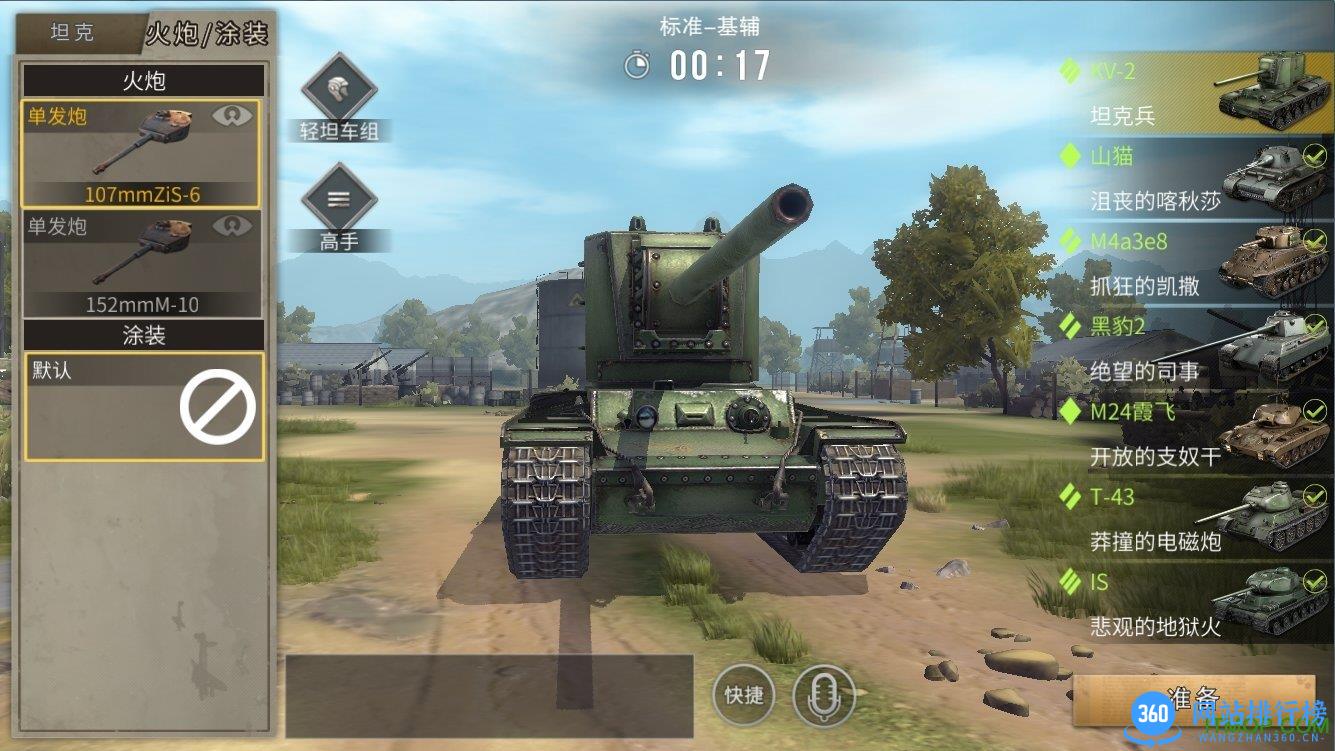Toggle preview eye on 107mmZiS-6
1335x751 pixels.
click(232, 116)
